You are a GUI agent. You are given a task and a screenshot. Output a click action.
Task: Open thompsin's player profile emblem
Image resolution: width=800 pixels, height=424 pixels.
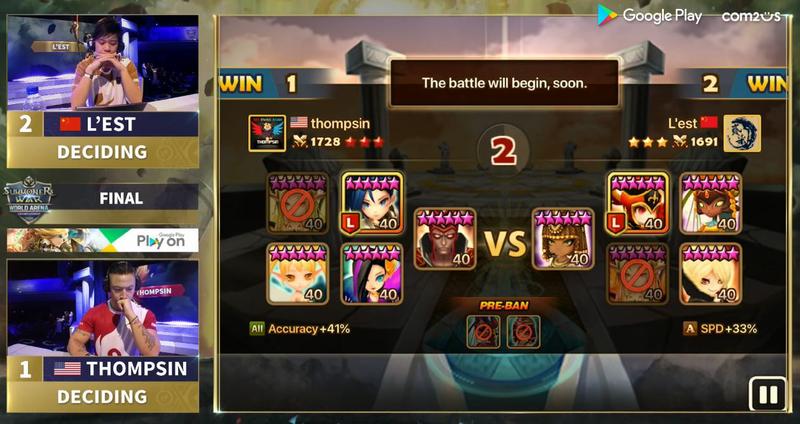click(x=267, y=133)
